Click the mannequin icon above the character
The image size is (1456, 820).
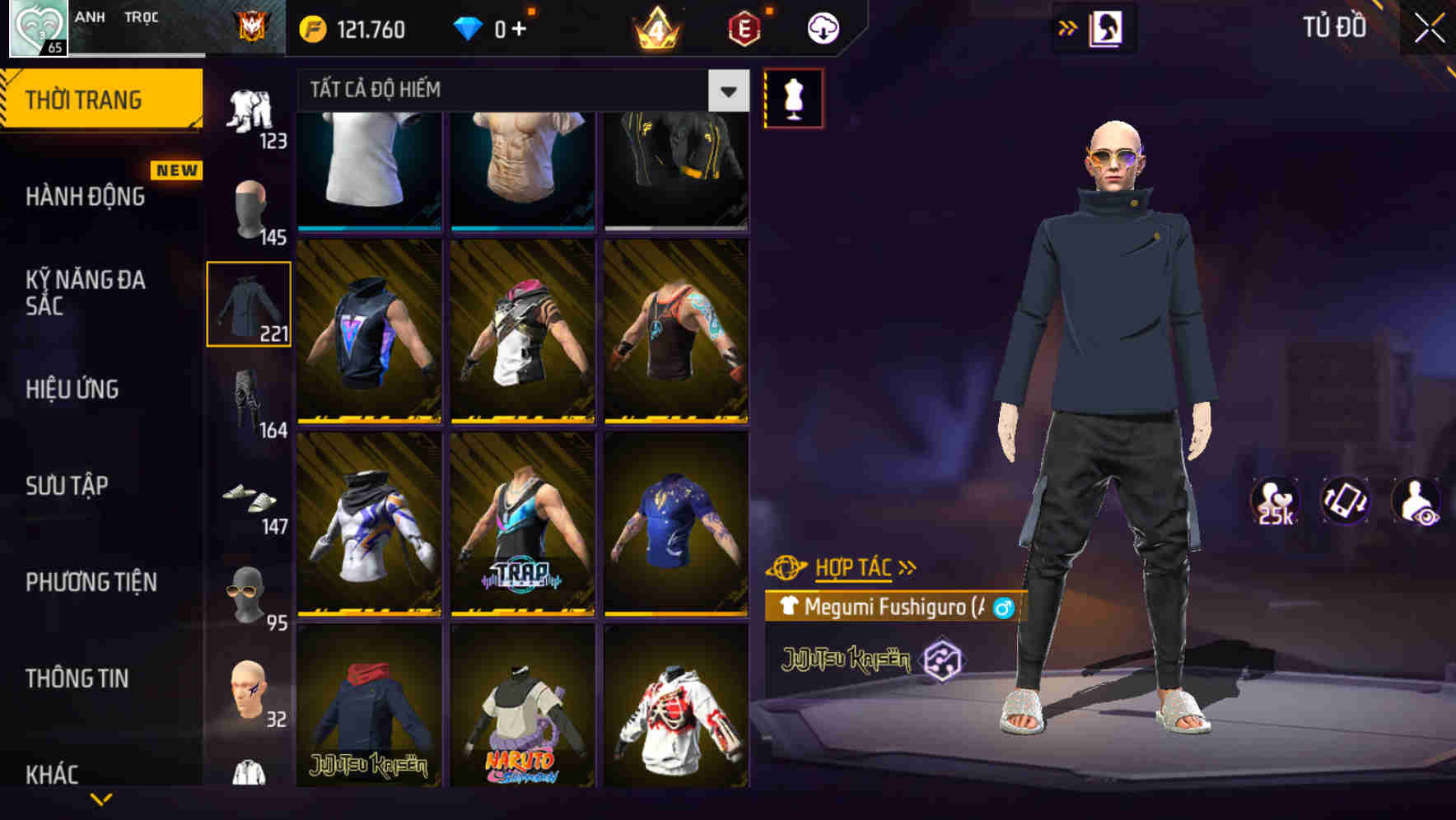coord(793,97)
